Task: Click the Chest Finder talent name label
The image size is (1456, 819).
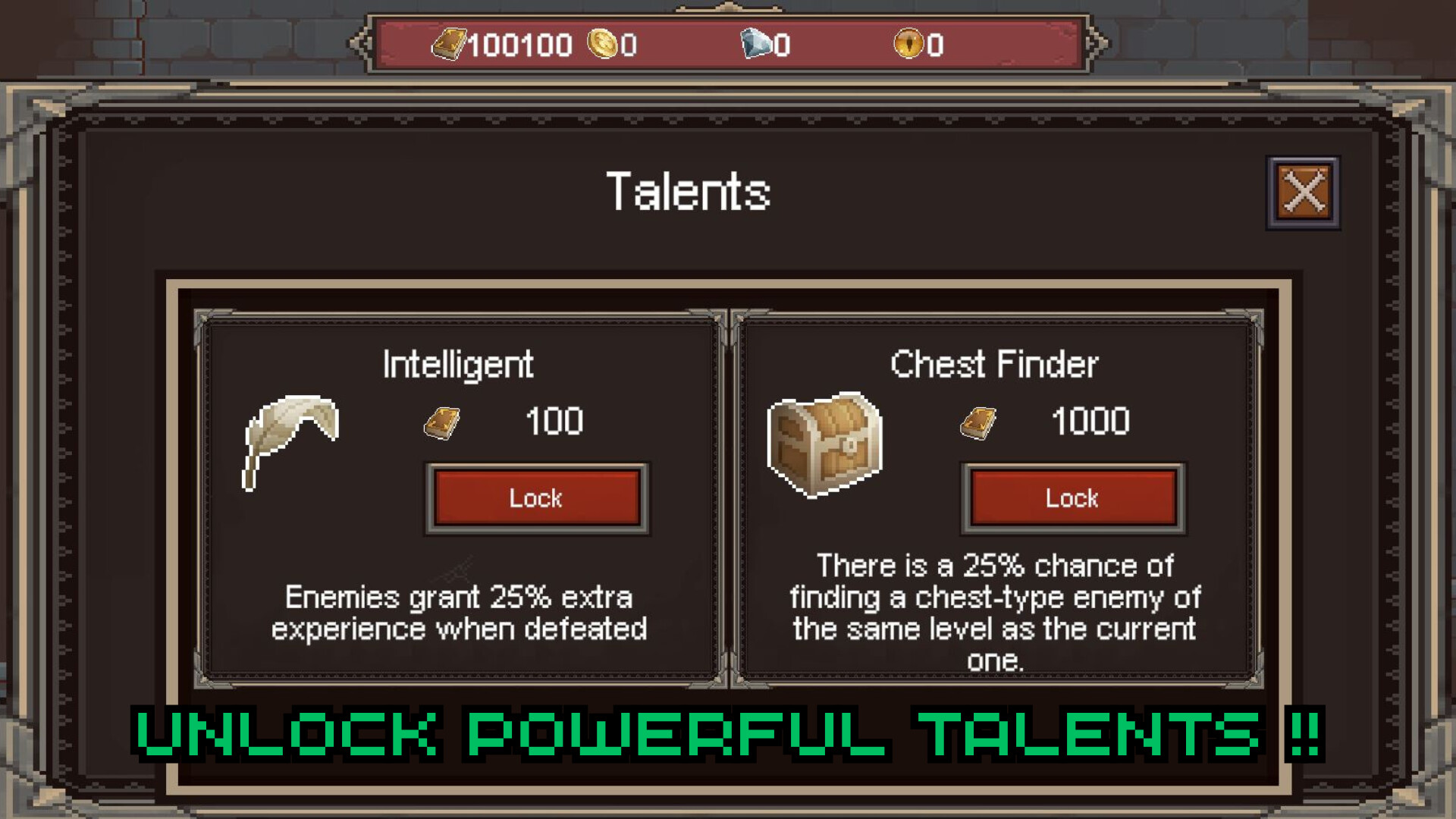Action: [994, 364]
